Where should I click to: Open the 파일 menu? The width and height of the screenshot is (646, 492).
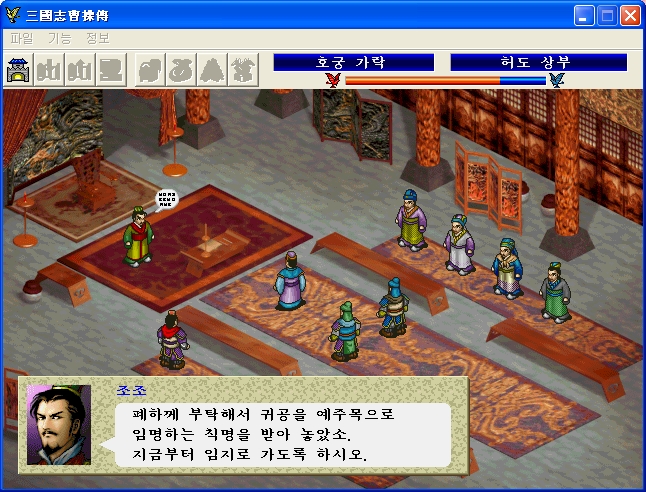click(x=21, y=38)
